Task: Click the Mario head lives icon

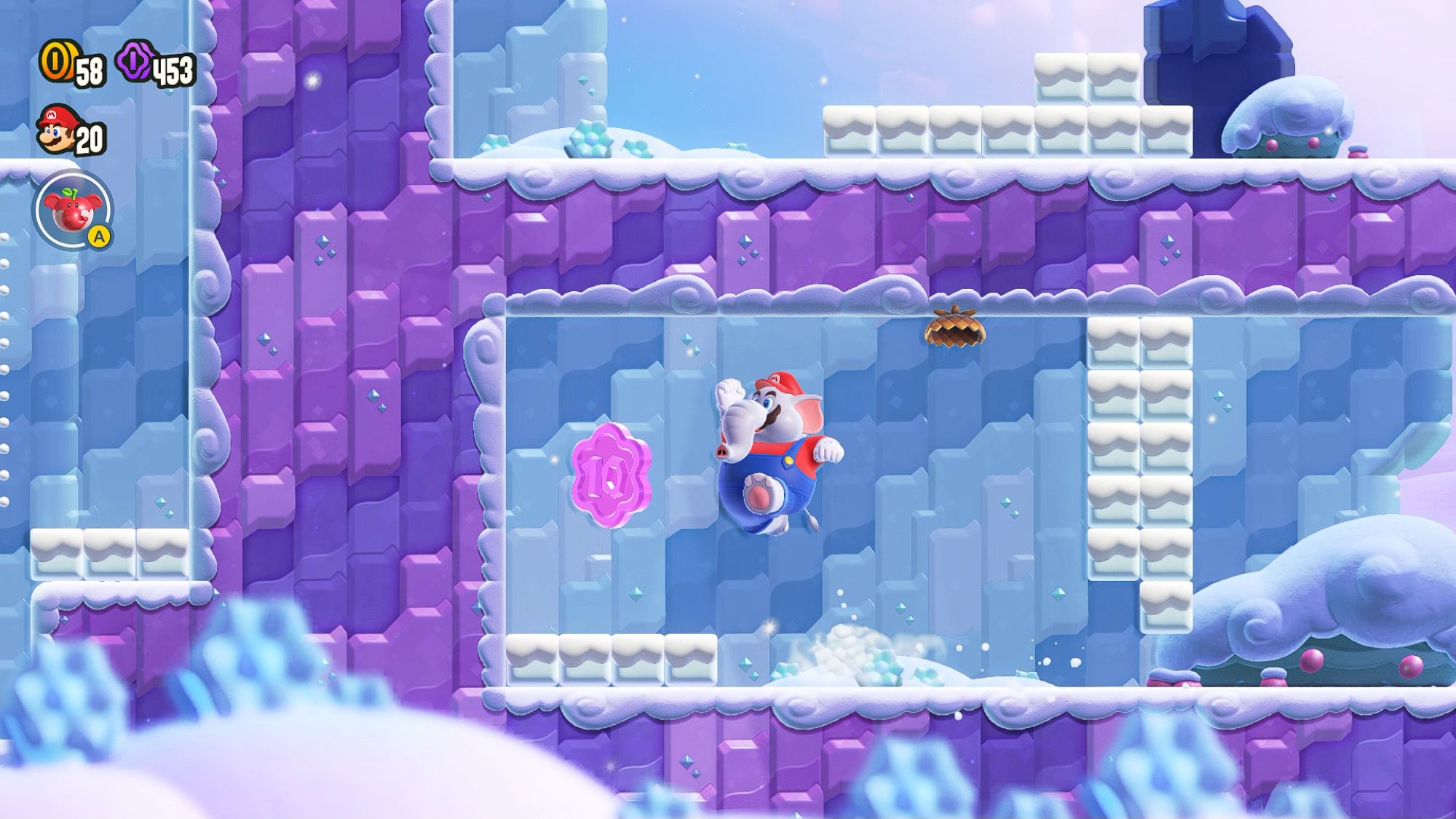Action: click(x=58, y=131)
